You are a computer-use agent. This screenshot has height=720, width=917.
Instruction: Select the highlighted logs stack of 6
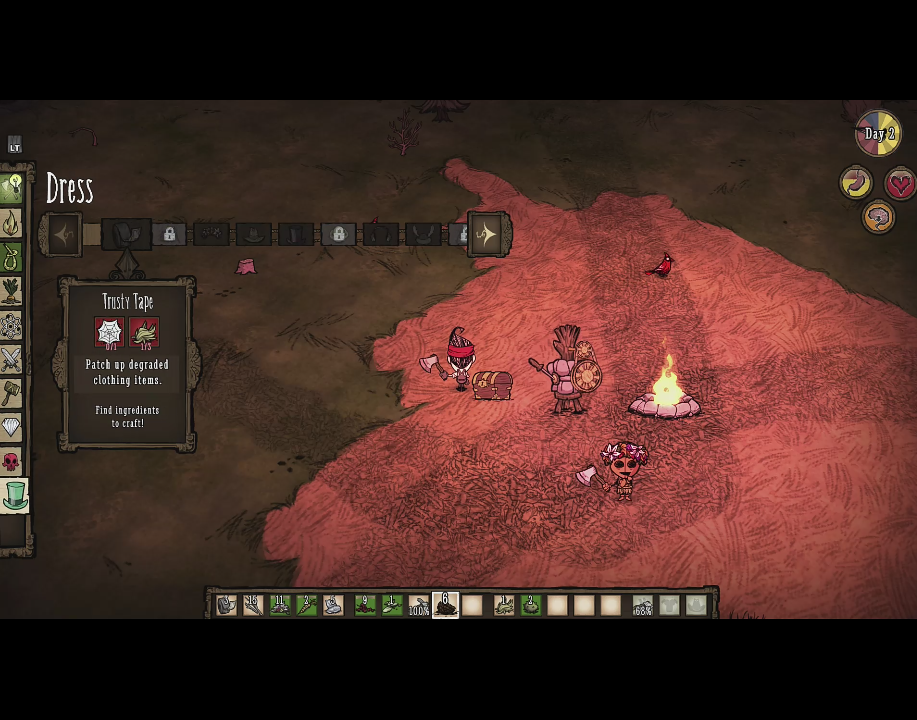click(x=445, y=605)
